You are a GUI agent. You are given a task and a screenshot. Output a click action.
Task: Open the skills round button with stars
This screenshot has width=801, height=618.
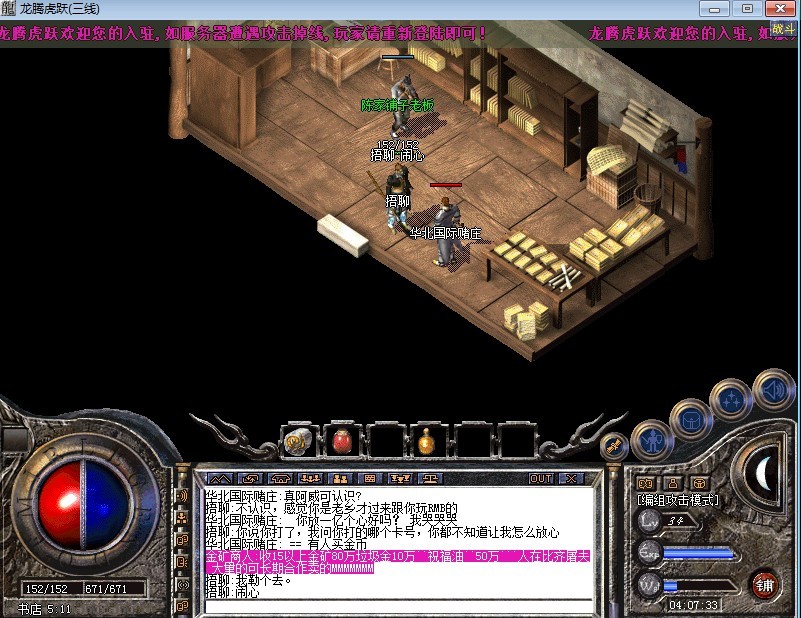(730, 399)
